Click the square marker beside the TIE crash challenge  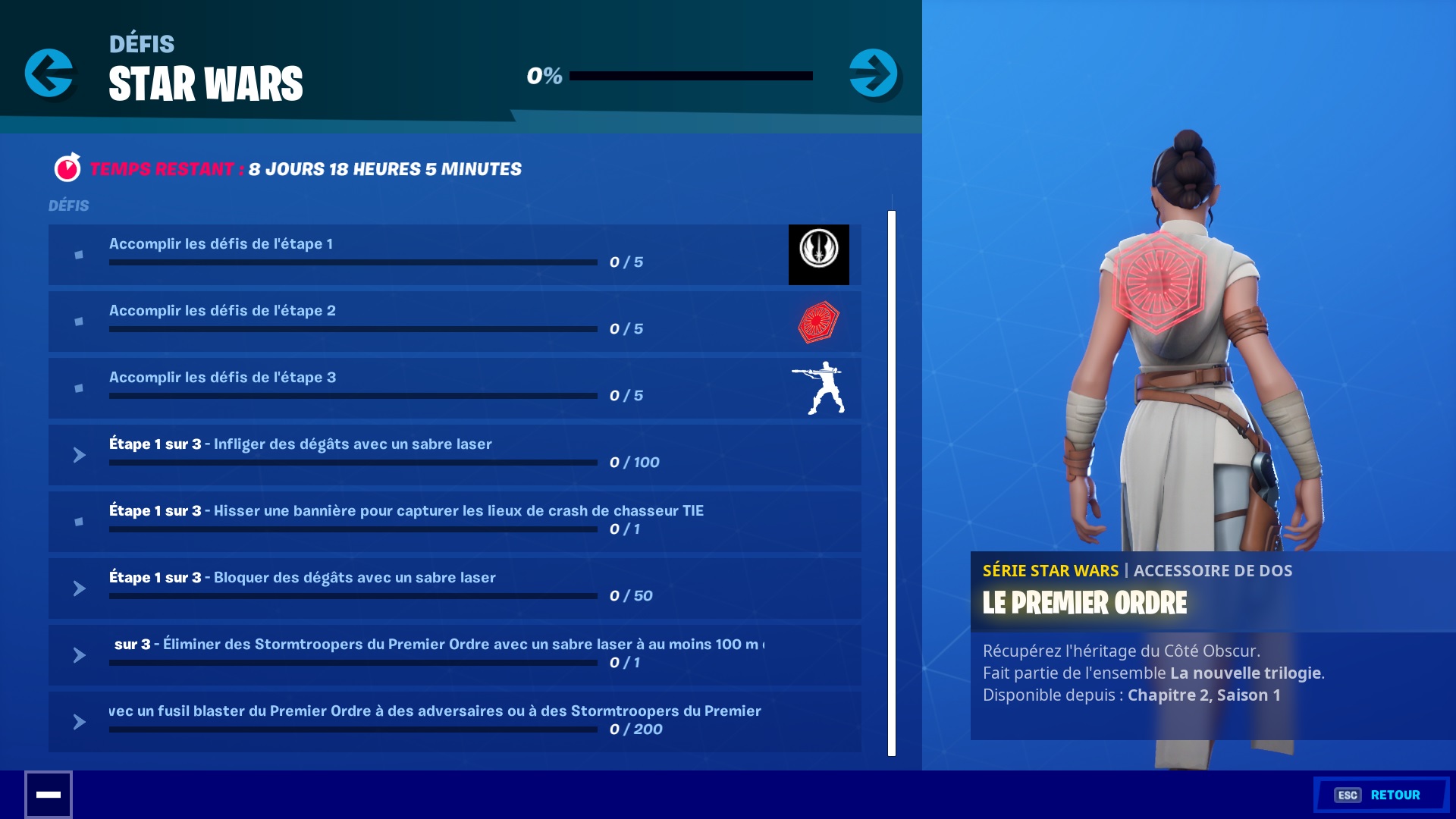tap(79, 522)
